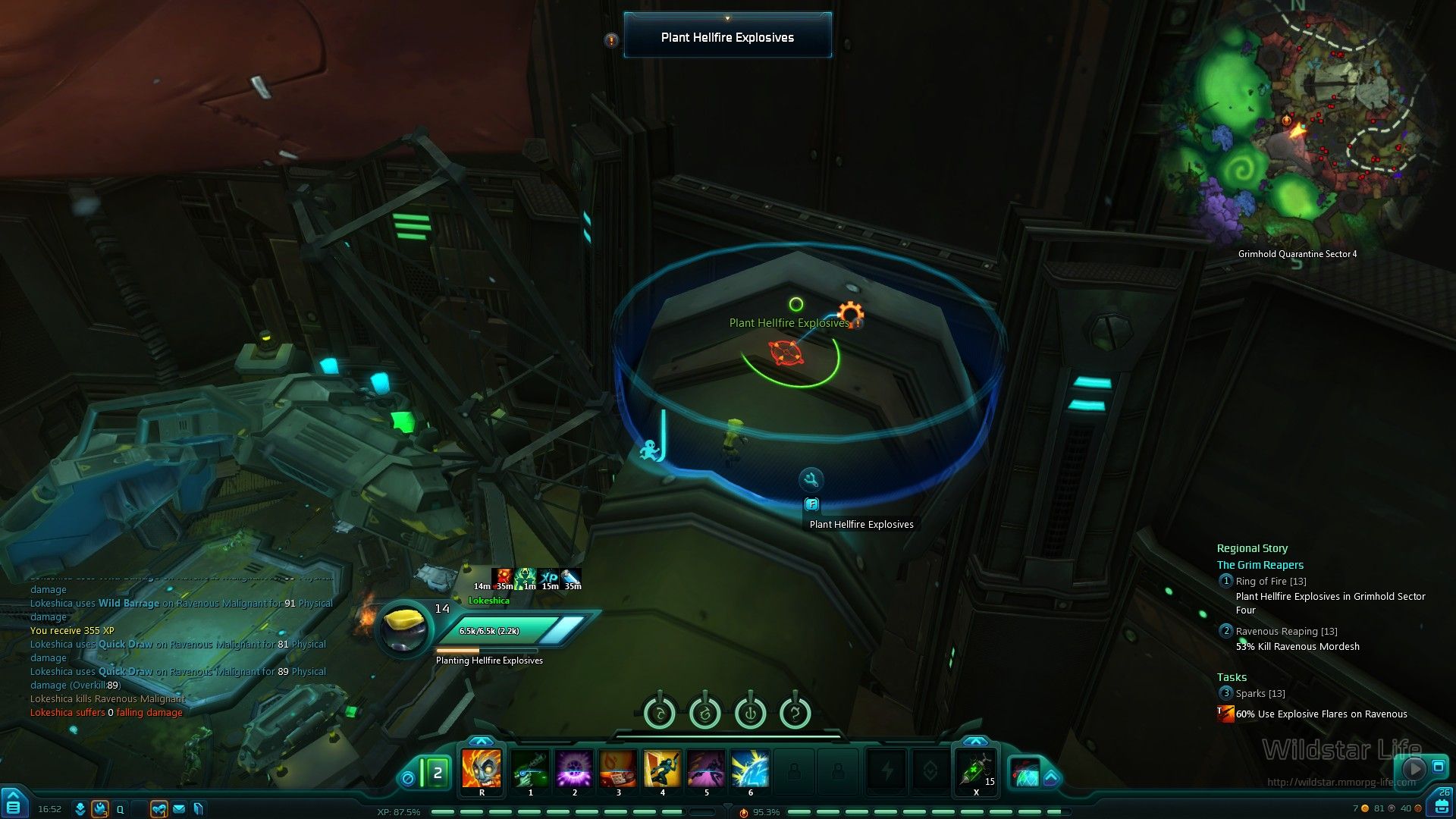Select the Ring of Fire quest entry
The height and width of the screenshot is (819, 1456).
coord(1270,582)
